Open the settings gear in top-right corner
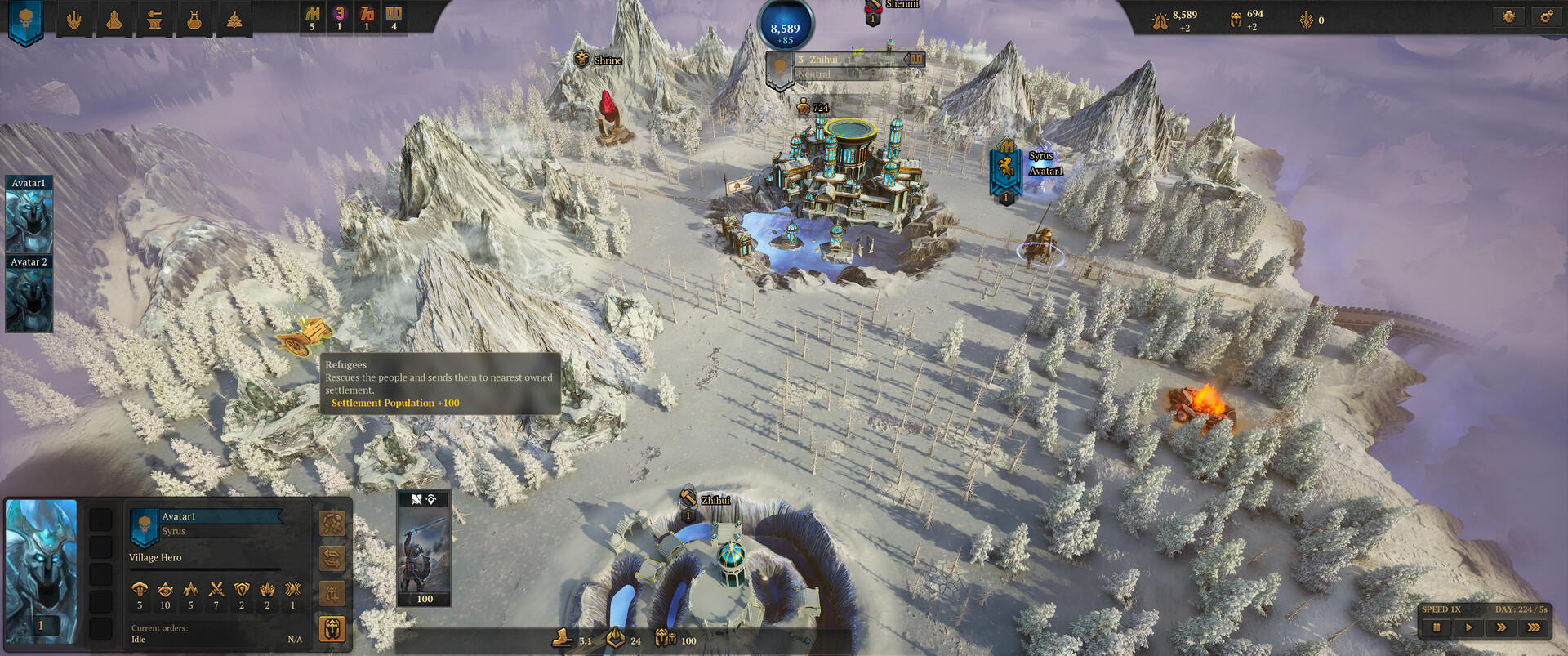This screenshot has width=1568, height=656. point(1546,15)
